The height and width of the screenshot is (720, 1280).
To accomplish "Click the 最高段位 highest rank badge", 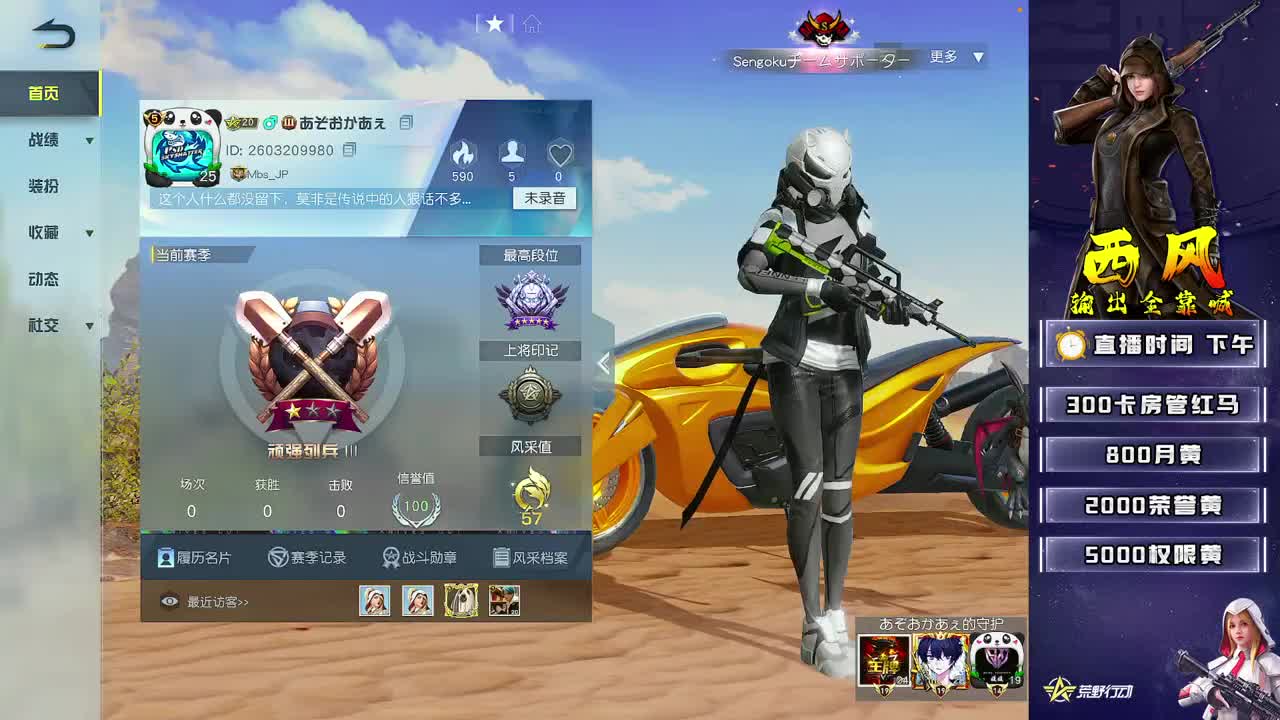I will click(x=531, y=297).
